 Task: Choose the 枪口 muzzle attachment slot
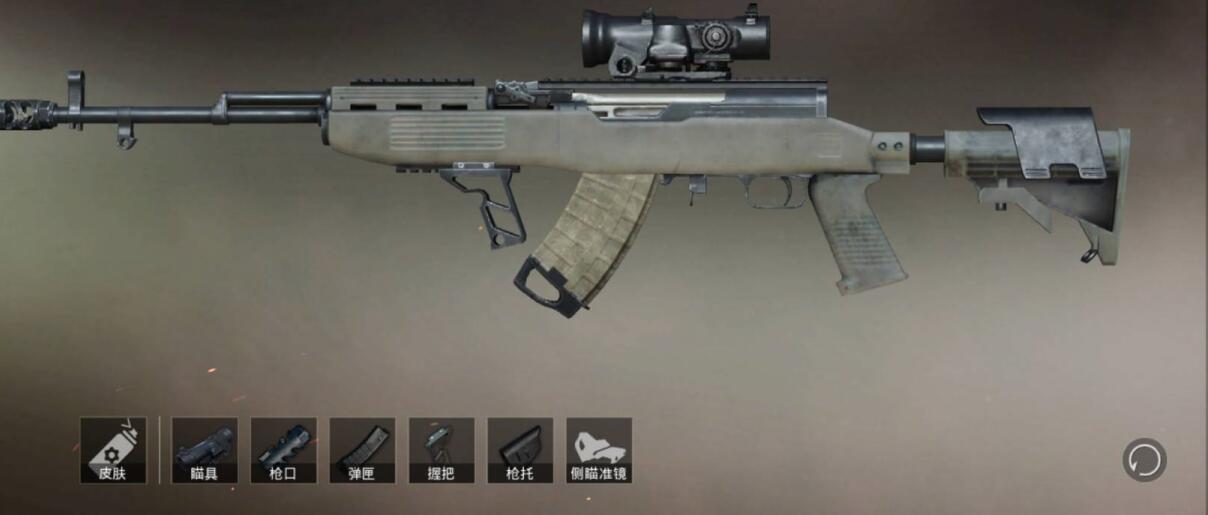coord(283,450)
